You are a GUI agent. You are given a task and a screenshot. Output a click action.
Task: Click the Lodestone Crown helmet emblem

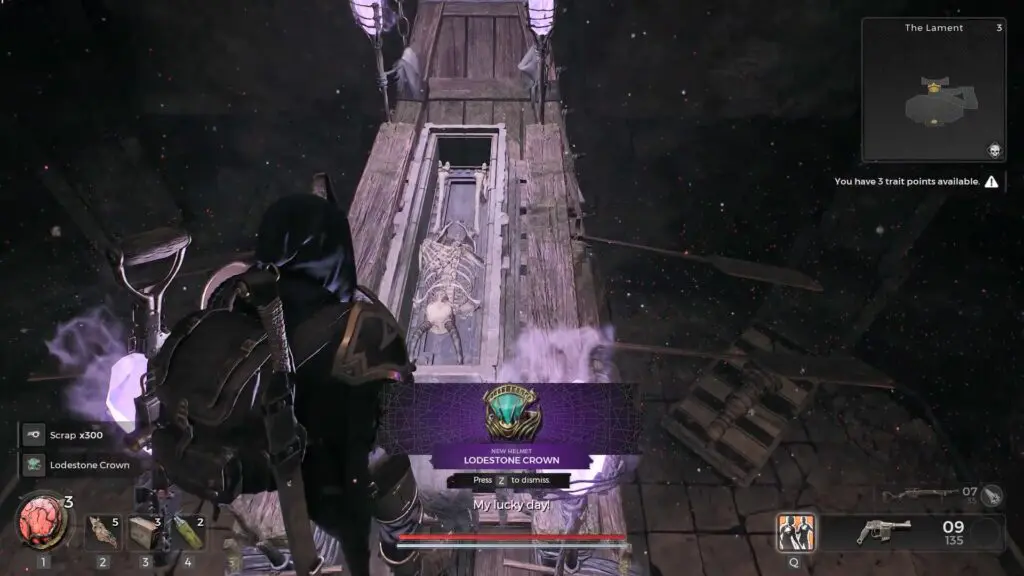510,414
